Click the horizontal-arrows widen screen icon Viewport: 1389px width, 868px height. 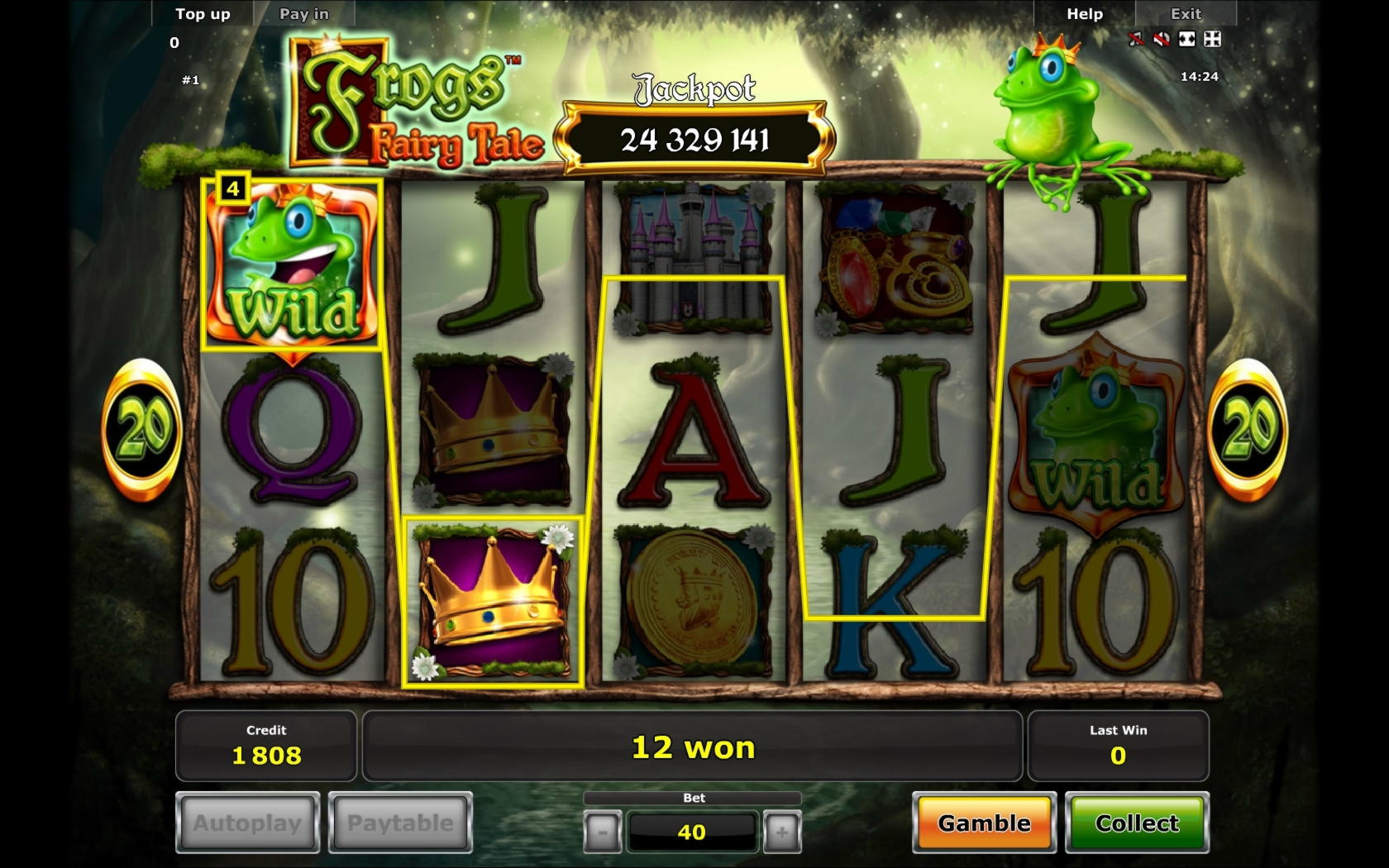click(1187, 39)
